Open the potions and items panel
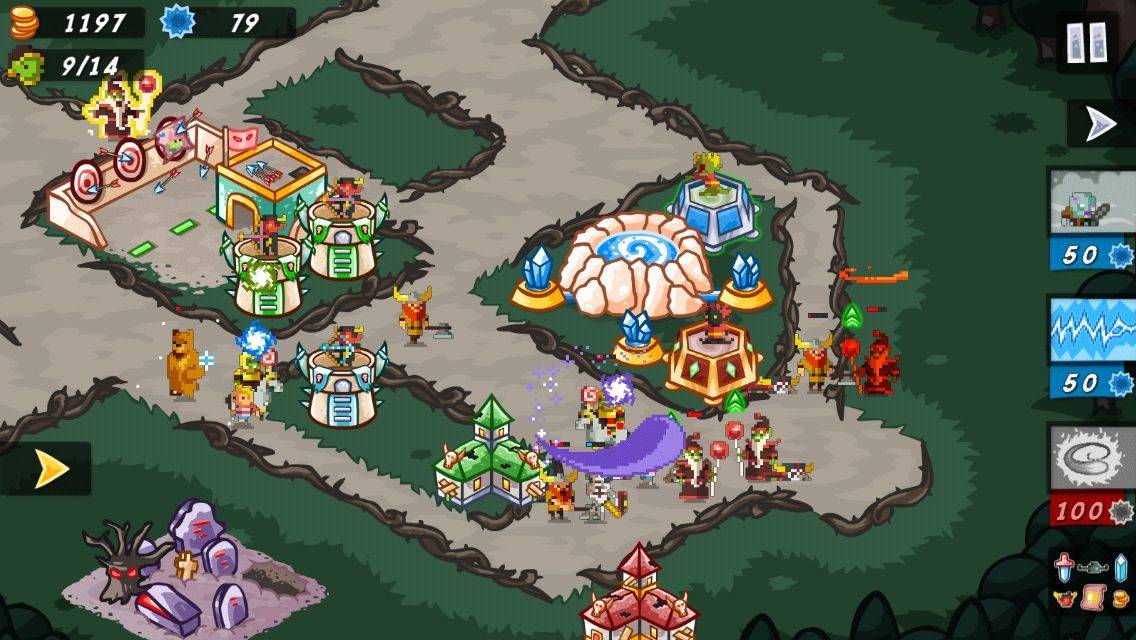The image size is (1136, 640). 1092,582
